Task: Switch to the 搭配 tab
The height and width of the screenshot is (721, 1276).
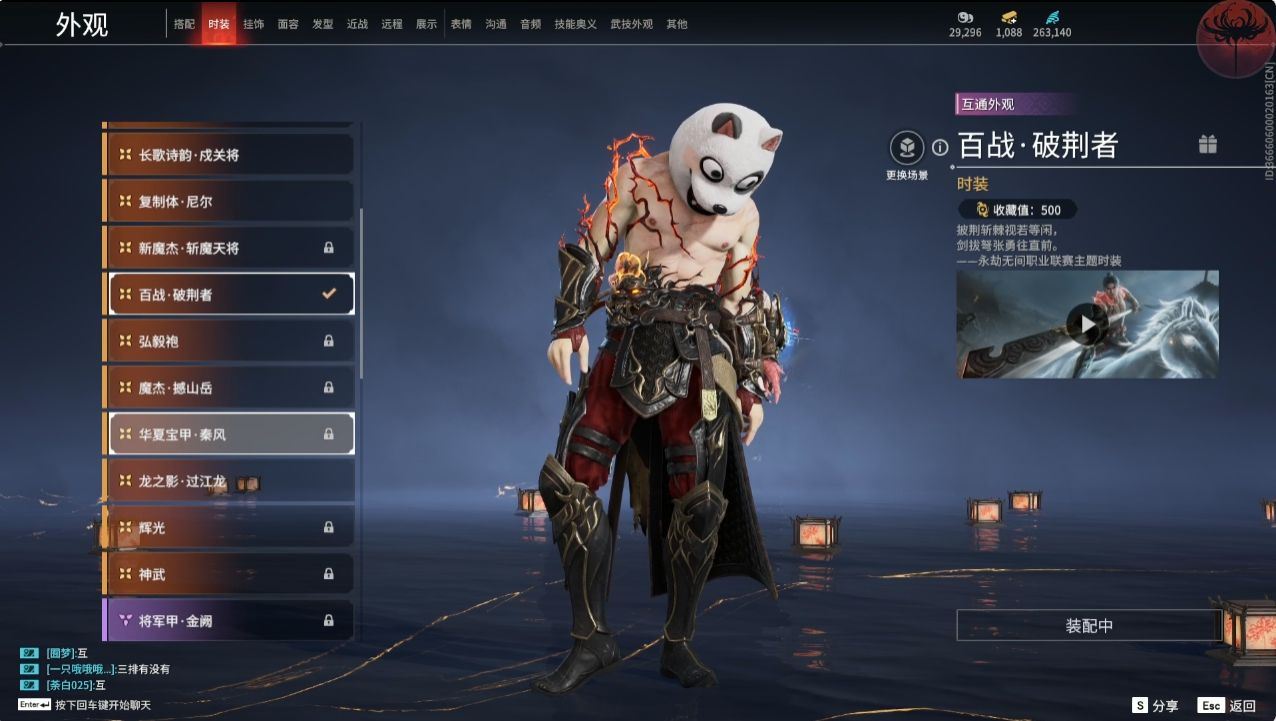Action: pyautogui.click(x=184, y=24)
